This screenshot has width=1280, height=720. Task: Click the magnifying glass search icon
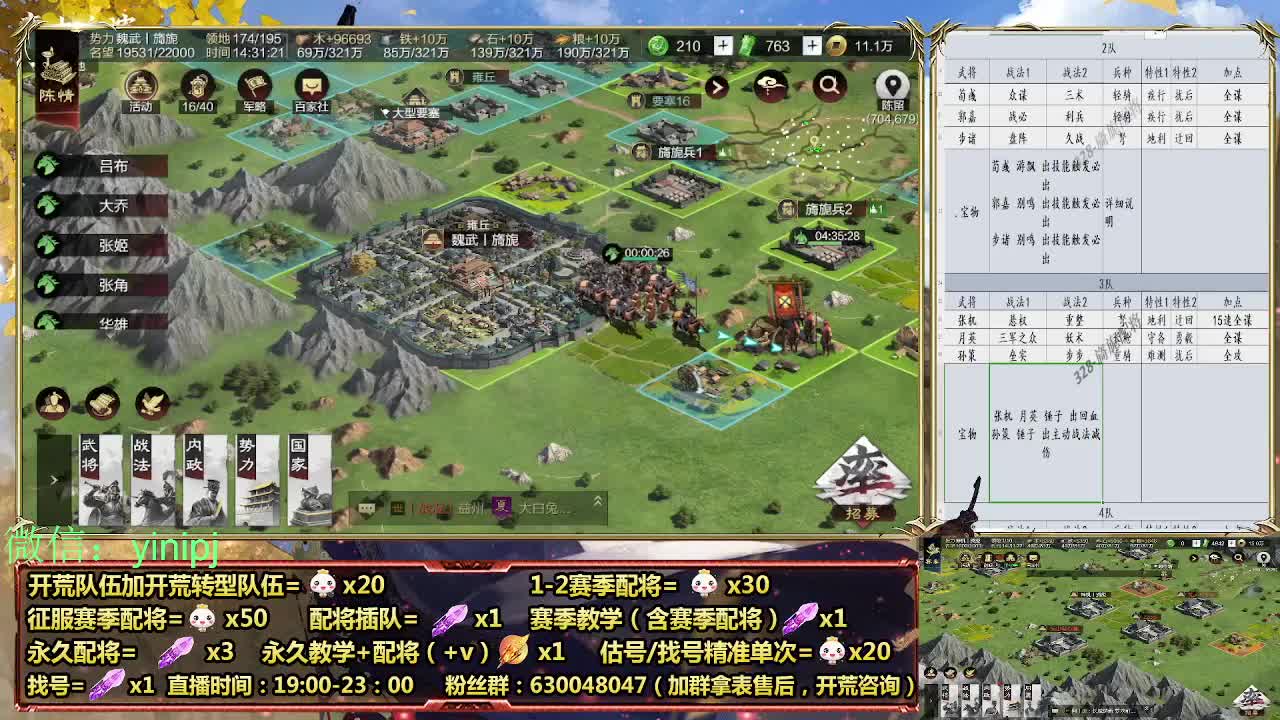coord(828,87)
